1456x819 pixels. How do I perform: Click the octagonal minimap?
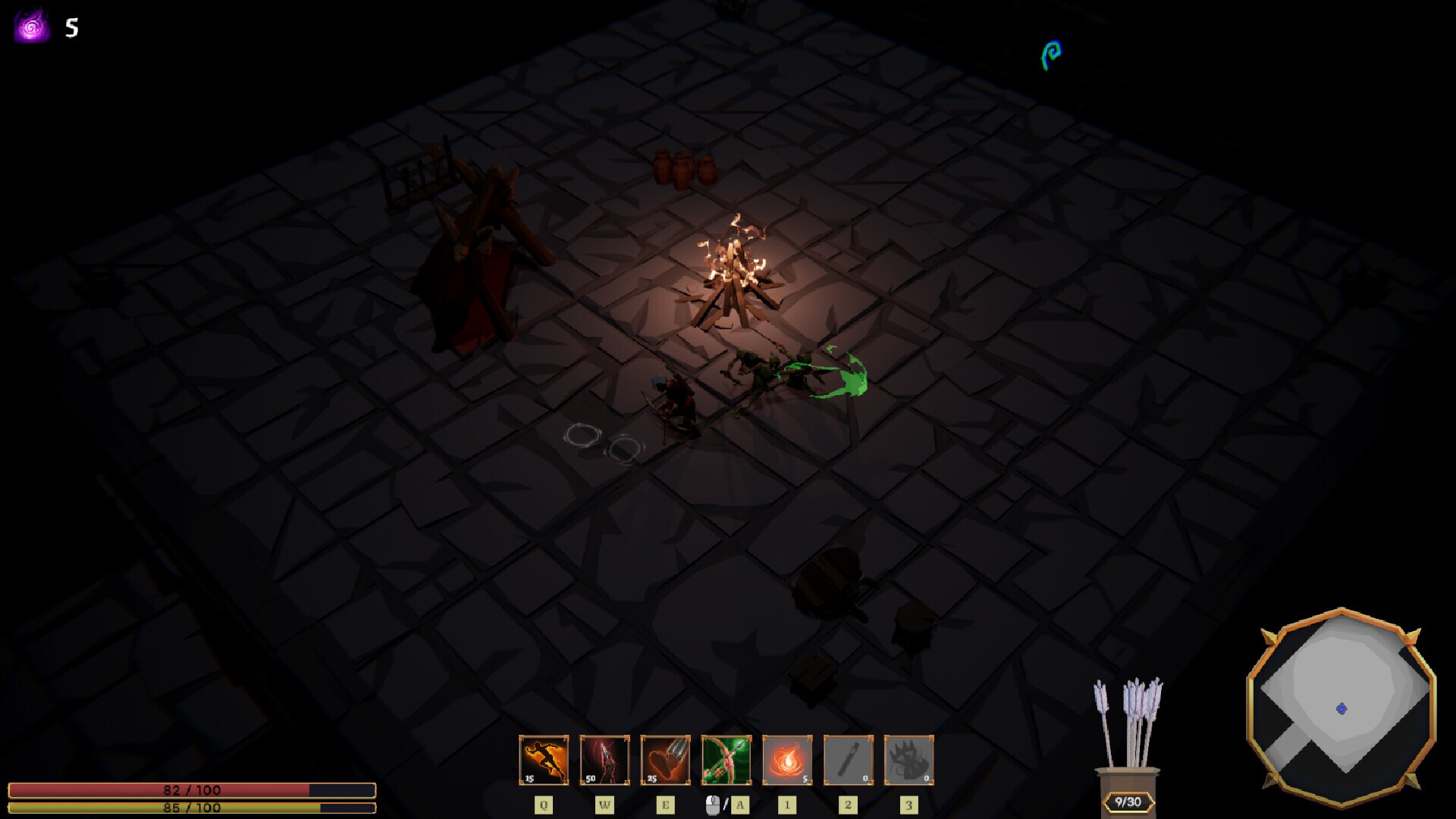coord(1341,706)
